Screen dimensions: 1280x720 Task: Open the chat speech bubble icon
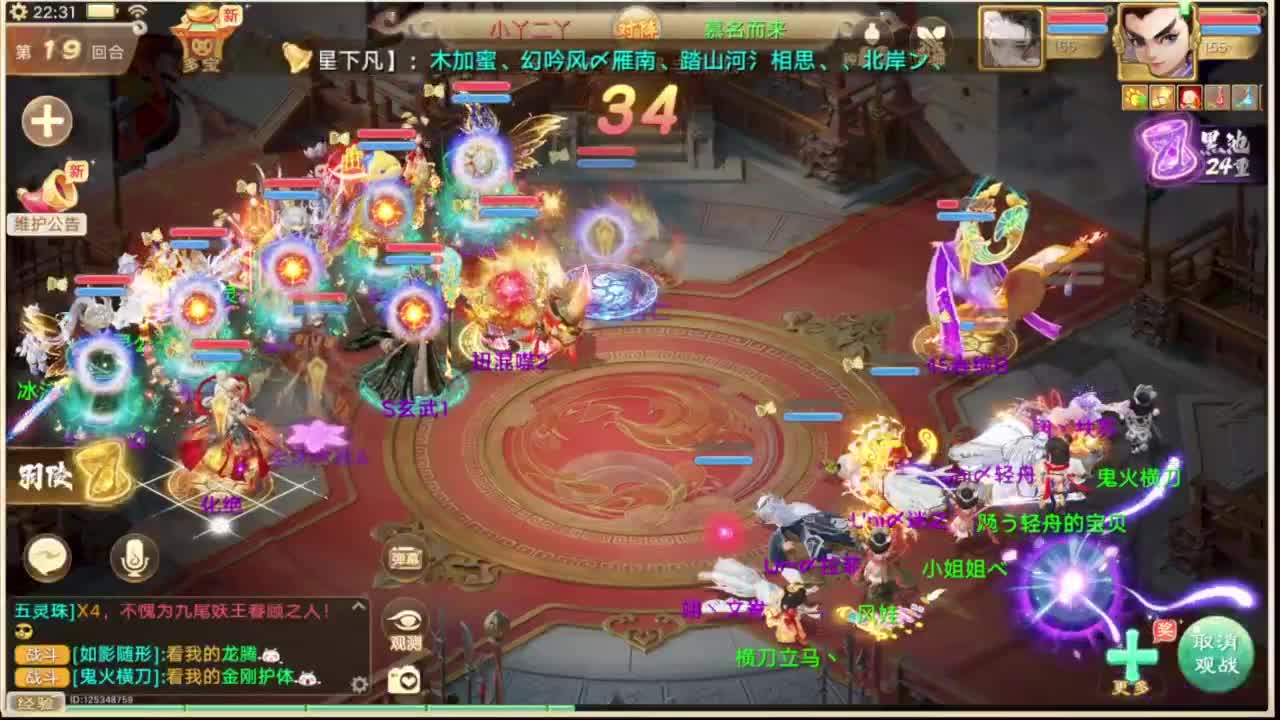tap(49, 556)
